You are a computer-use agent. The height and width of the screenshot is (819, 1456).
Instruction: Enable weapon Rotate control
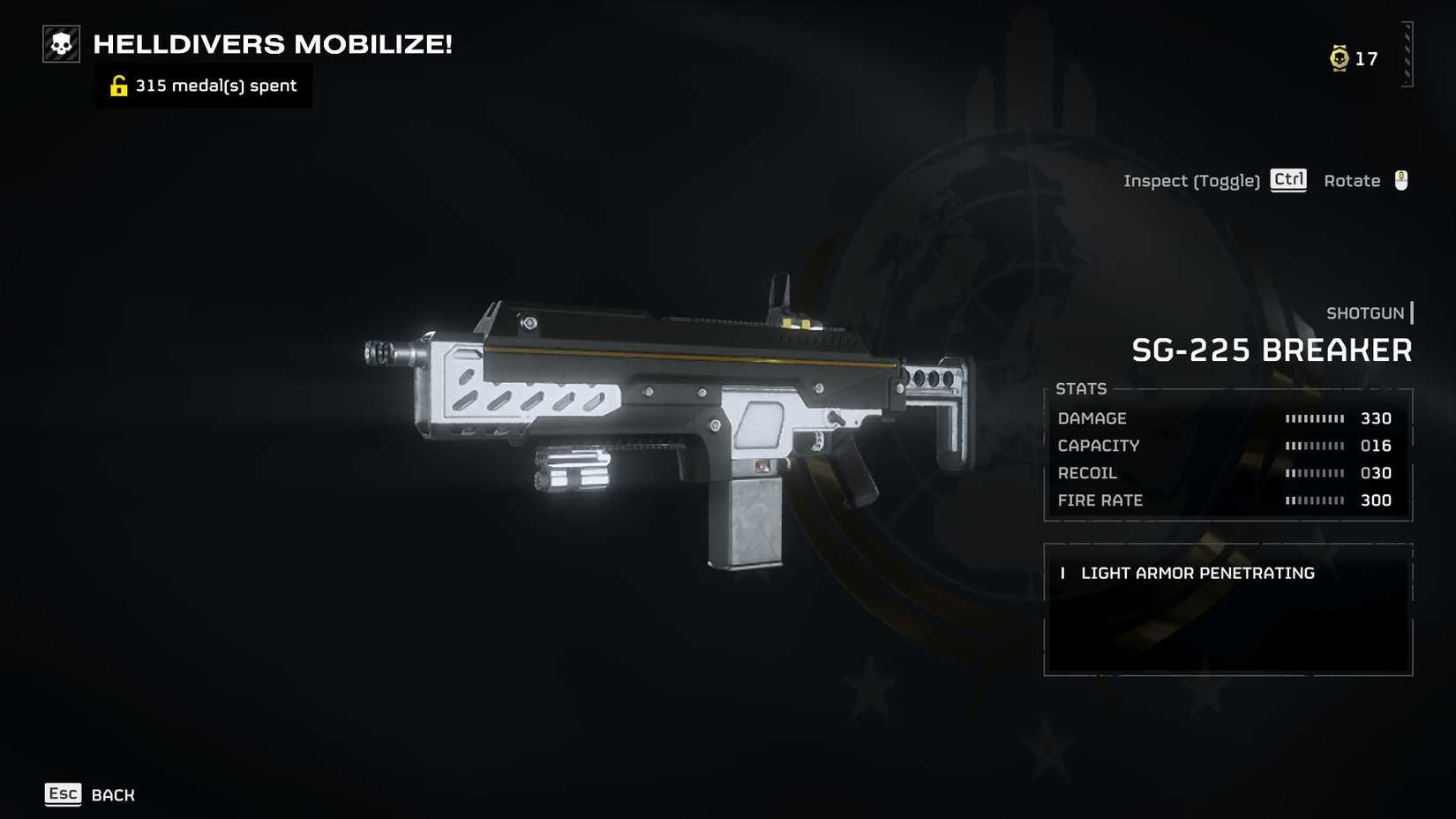coord(1351,180)
